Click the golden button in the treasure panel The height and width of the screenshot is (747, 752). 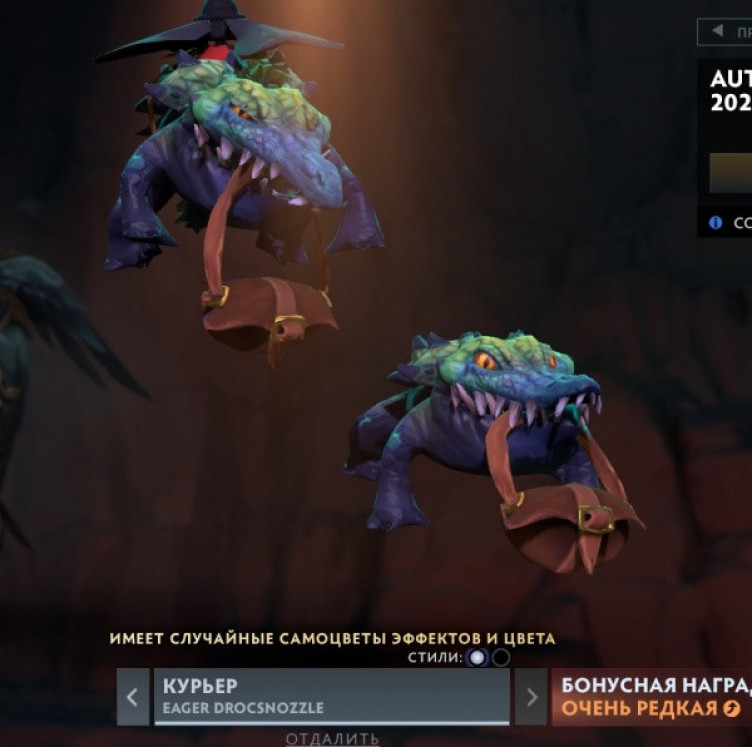731,172
